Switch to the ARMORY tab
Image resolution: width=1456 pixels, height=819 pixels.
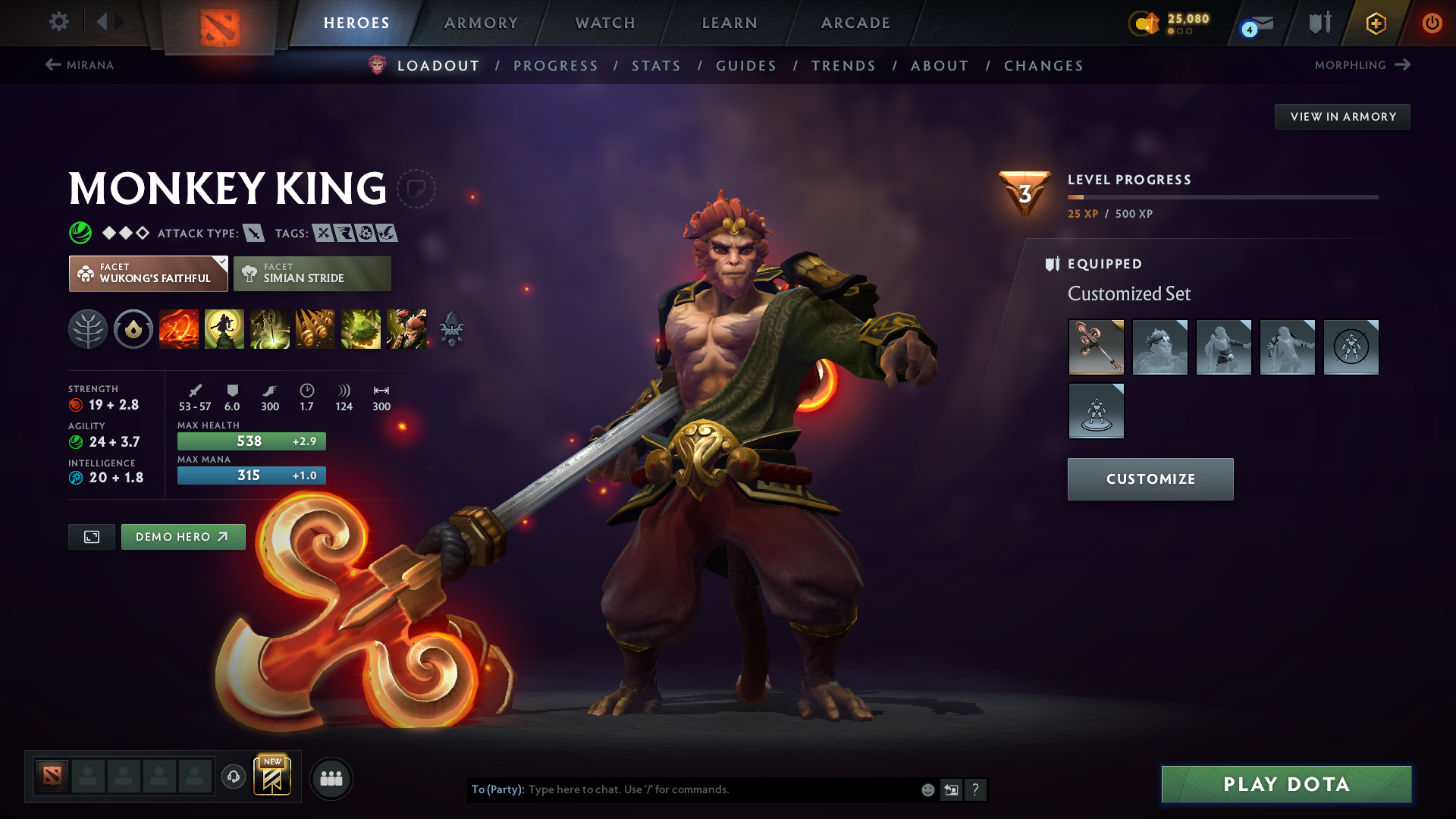click(481, 23)
